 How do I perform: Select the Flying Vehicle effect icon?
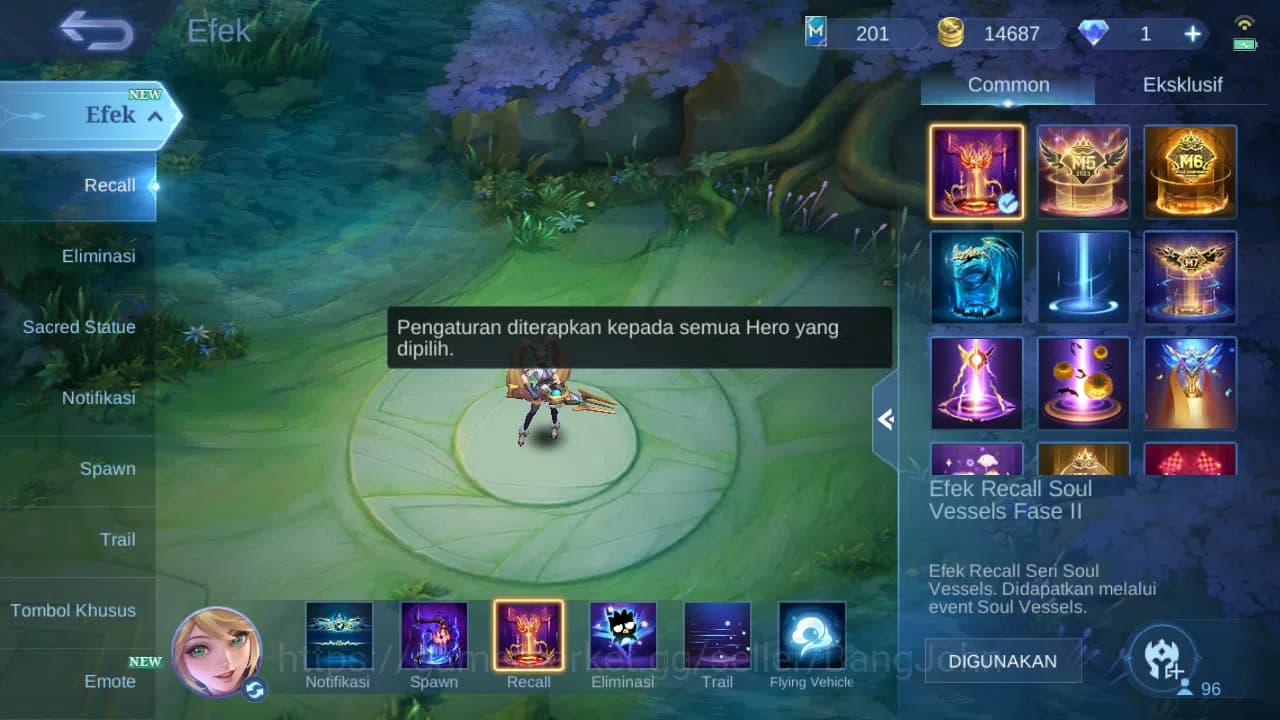click(811, 634)
